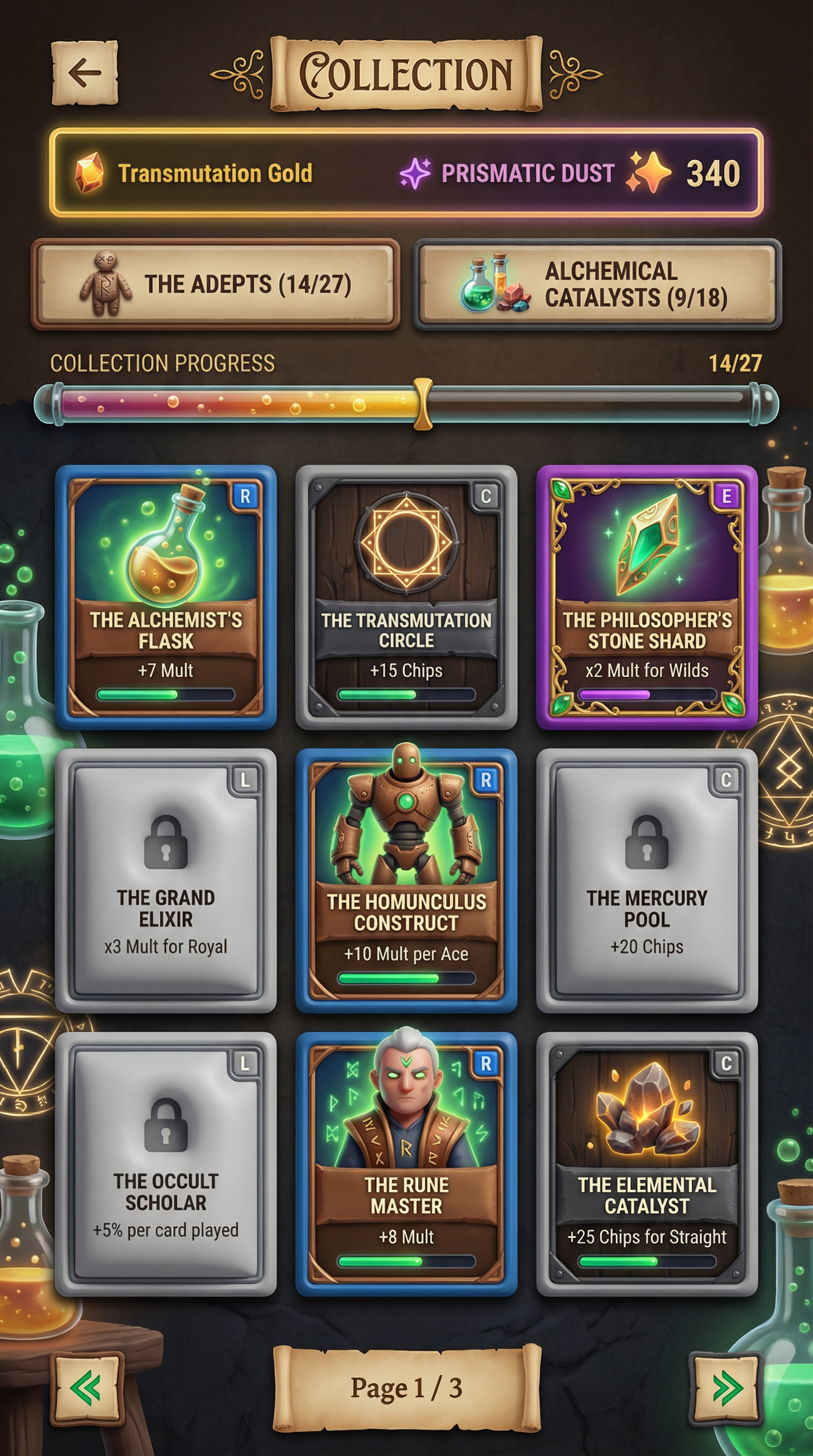The height and width of the screenshot is (1456, 813).
Task: Go back using the arrow button
Action: point(85,73)
